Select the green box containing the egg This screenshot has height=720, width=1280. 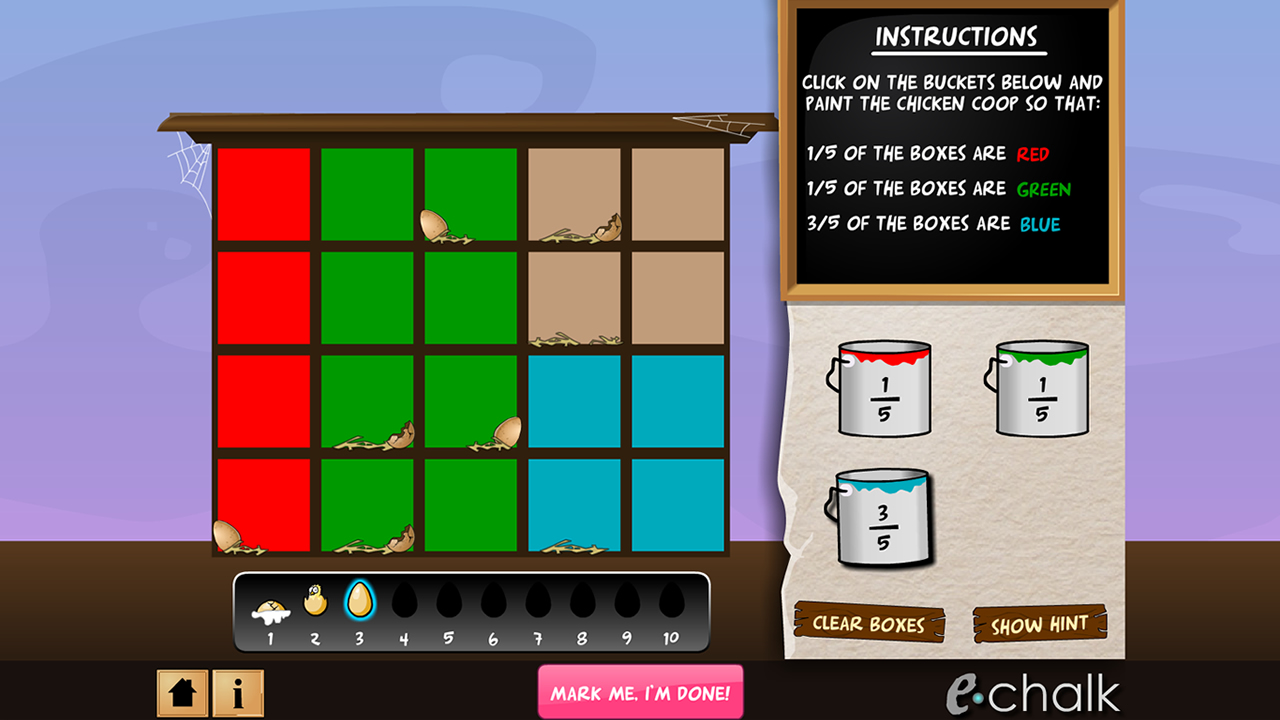tap(470, 195)
